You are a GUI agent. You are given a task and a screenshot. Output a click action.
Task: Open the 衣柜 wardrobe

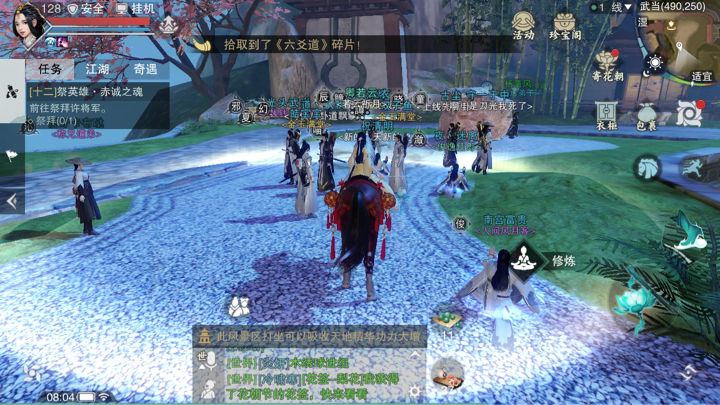pyautogui.click(x=607, y=114)
